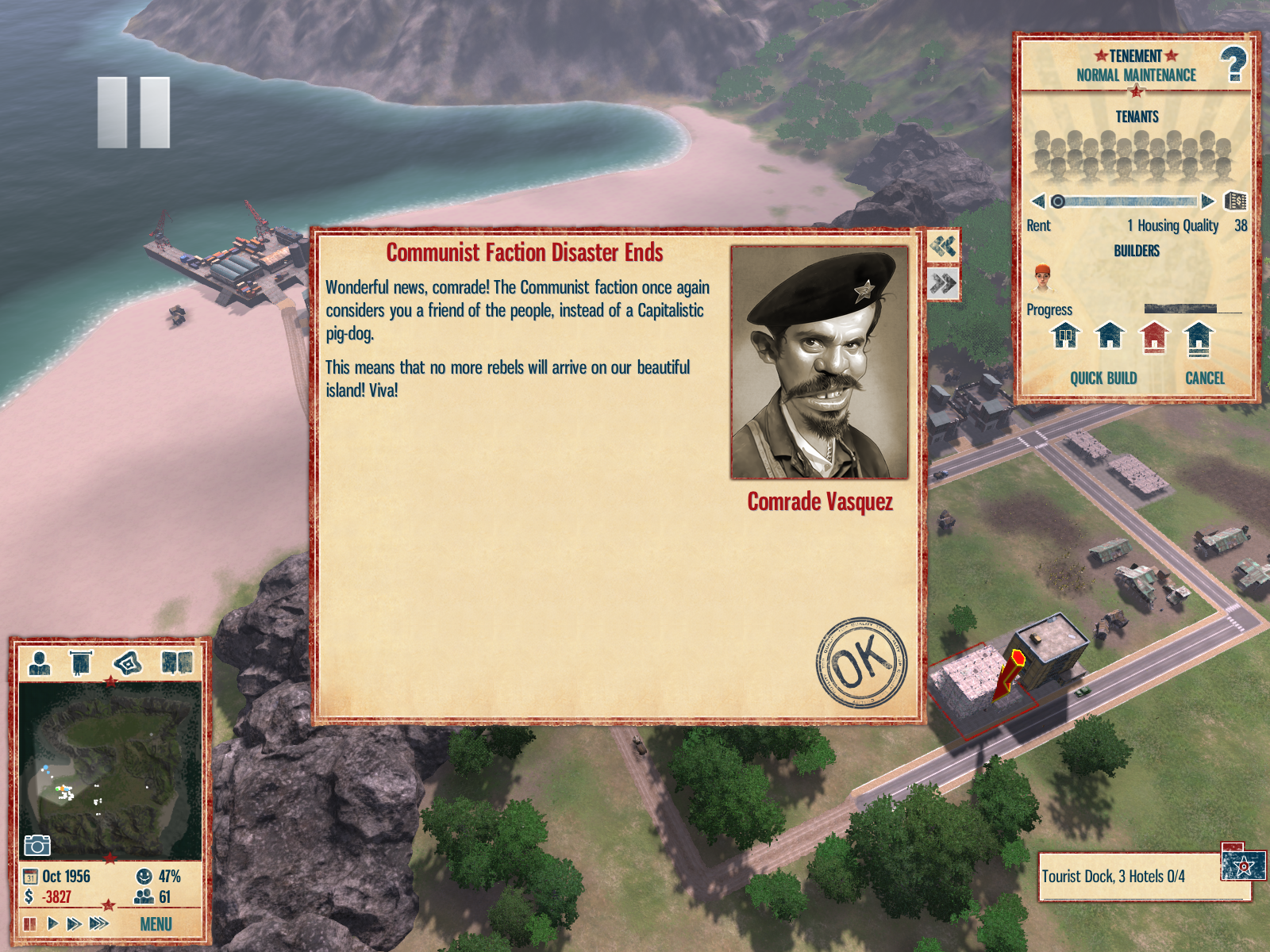Open the person silhouette panel icon

pos(39,662)
